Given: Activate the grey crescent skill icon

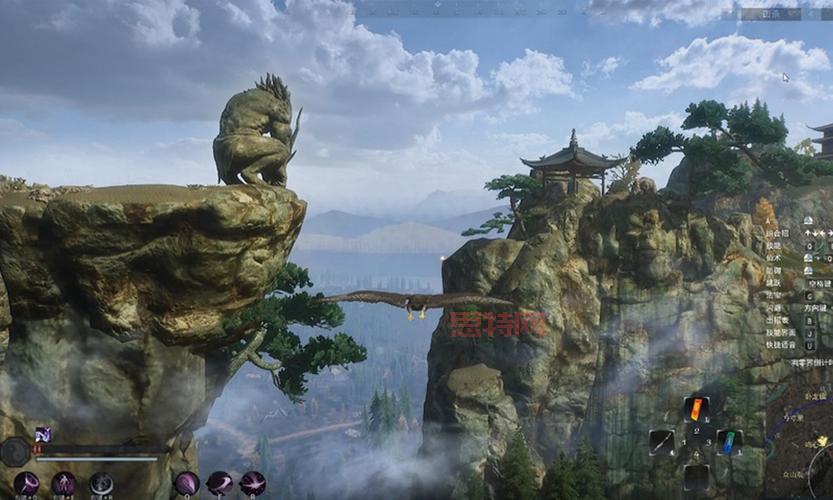Looking at the screenshot, I should click(101, 484).
